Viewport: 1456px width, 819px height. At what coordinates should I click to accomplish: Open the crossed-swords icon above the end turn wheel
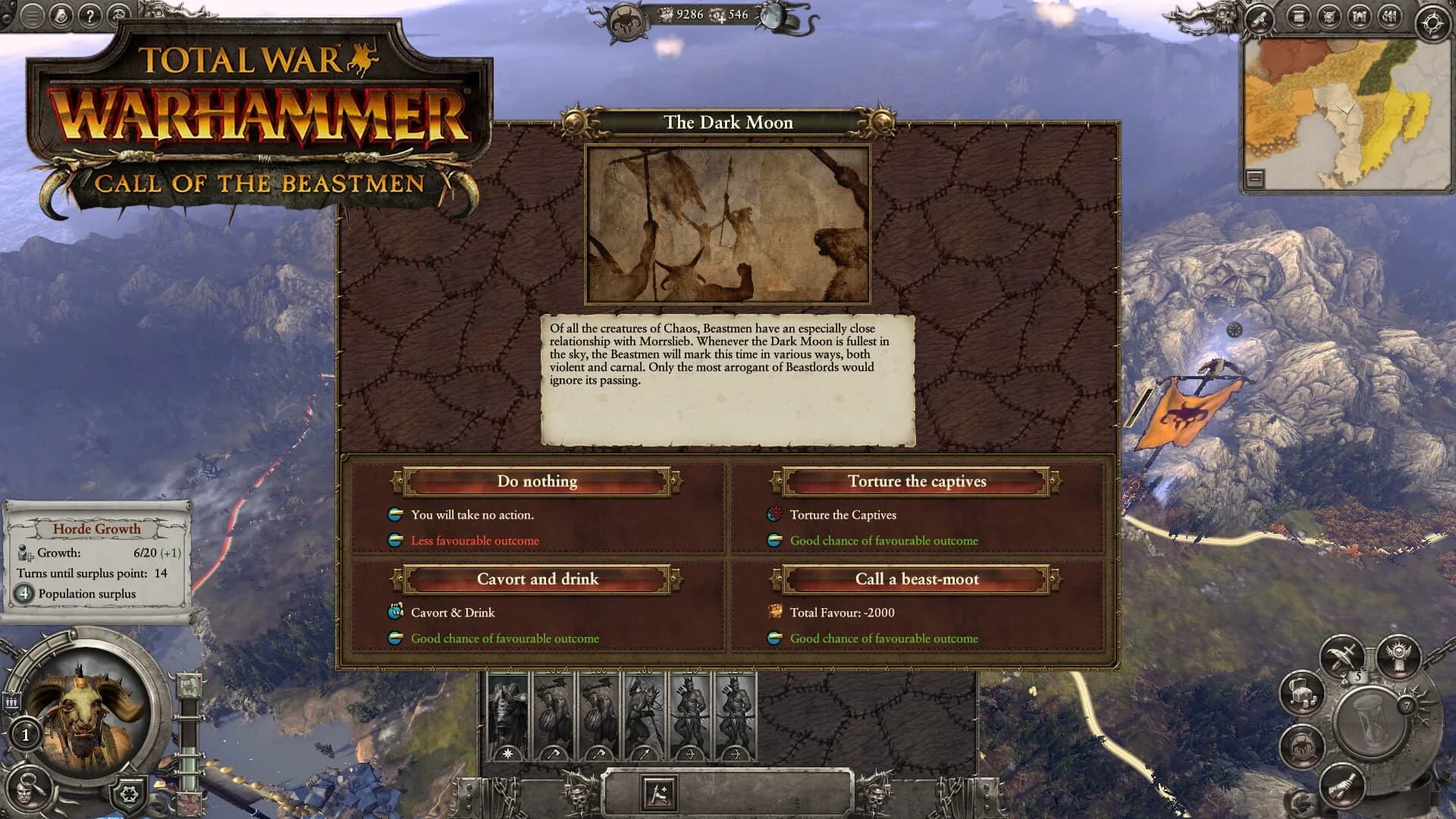1341,654
